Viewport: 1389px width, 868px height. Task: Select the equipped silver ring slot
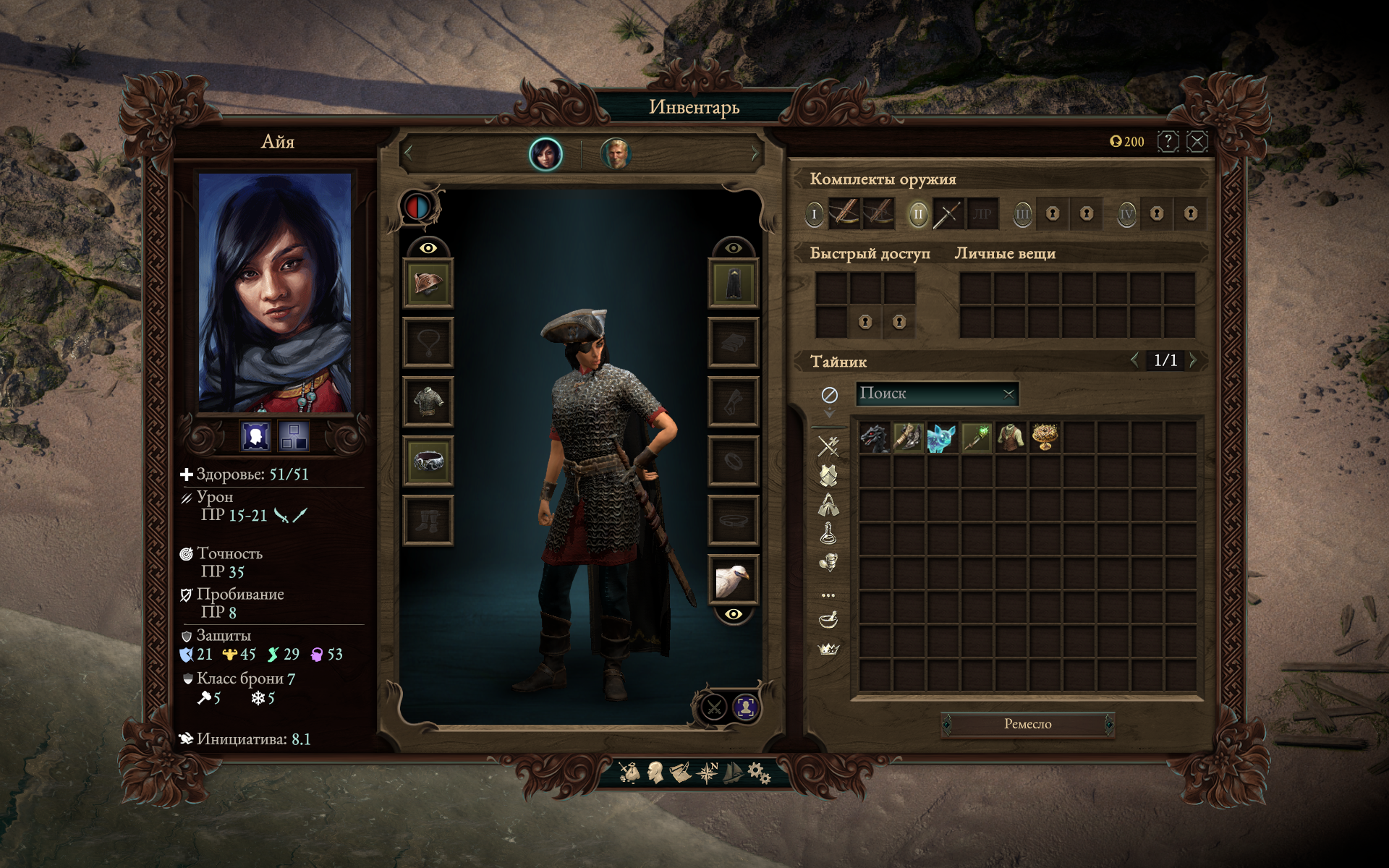(x=428, y=461)
